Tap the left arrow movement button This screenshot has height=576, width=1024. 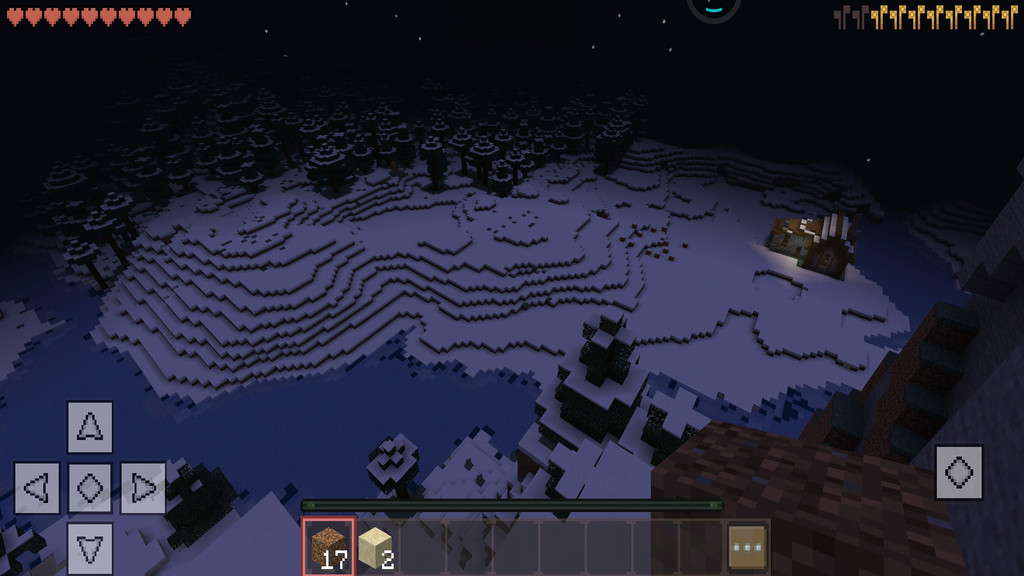(x=36, y=488)
